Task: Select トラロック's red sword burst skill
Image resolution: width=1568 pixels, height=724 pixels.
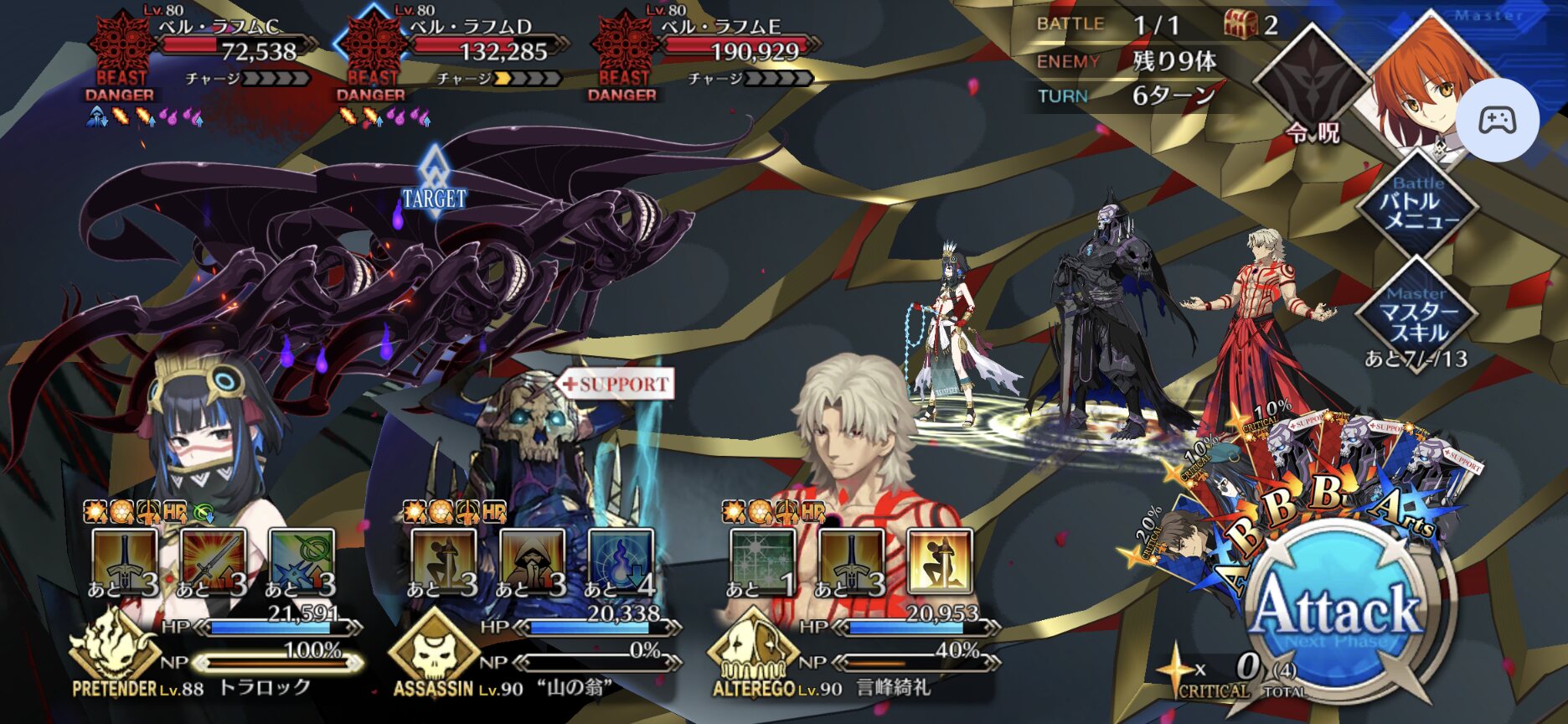Action: 213,561
